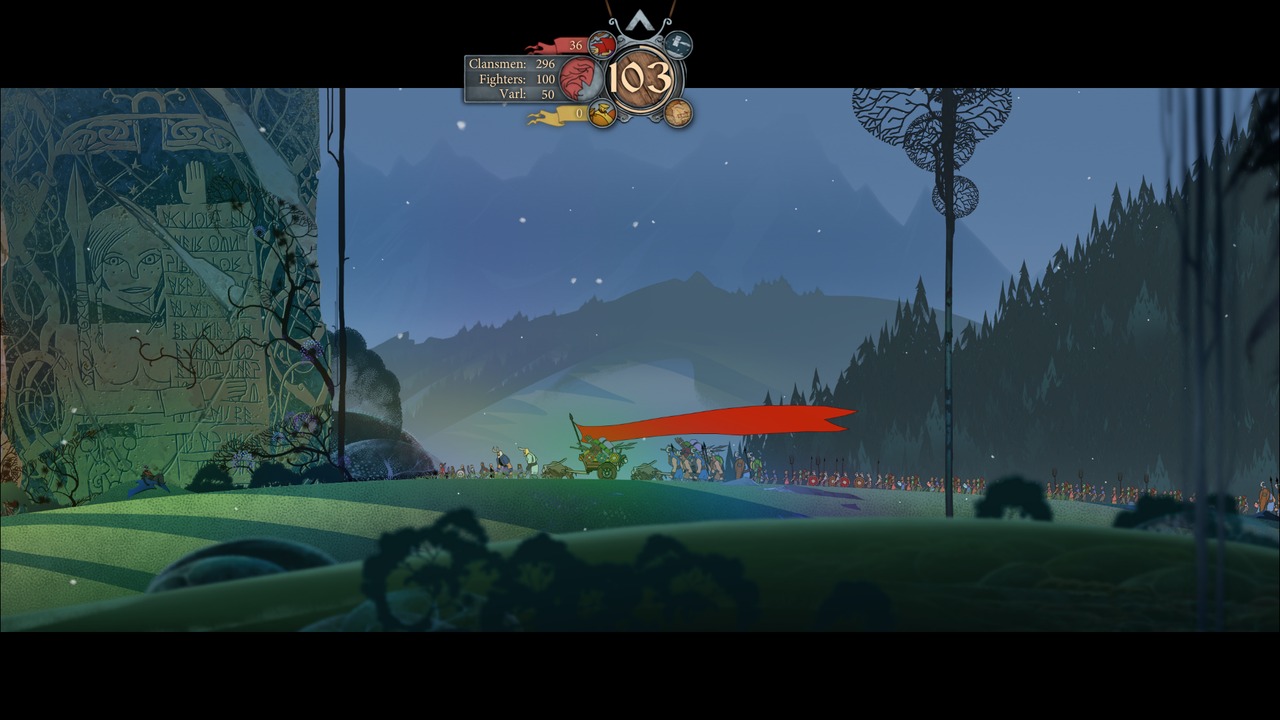This screenshot has width=1280, height=720.
Task: Click the red banner renown icon
Action: pyautogui.click(x=601, y=44)
